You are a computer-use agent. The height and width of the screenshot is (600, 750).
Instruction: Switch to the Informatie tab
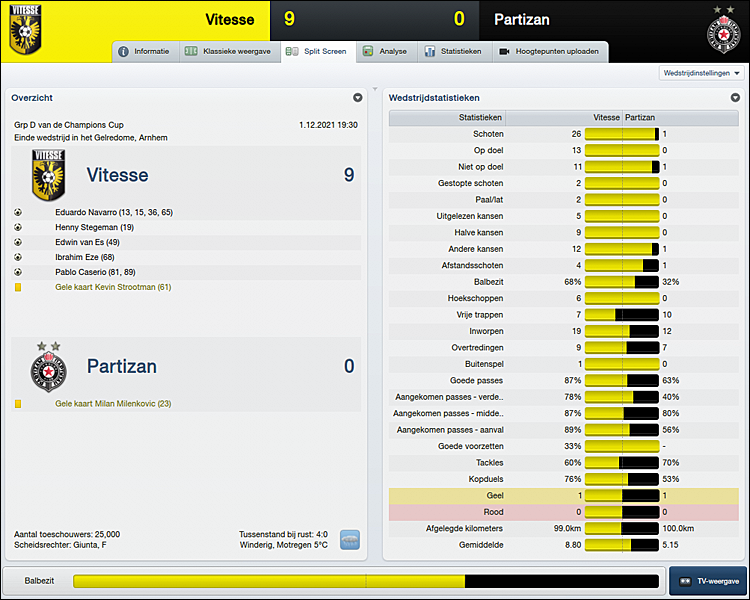coord(145,51)
